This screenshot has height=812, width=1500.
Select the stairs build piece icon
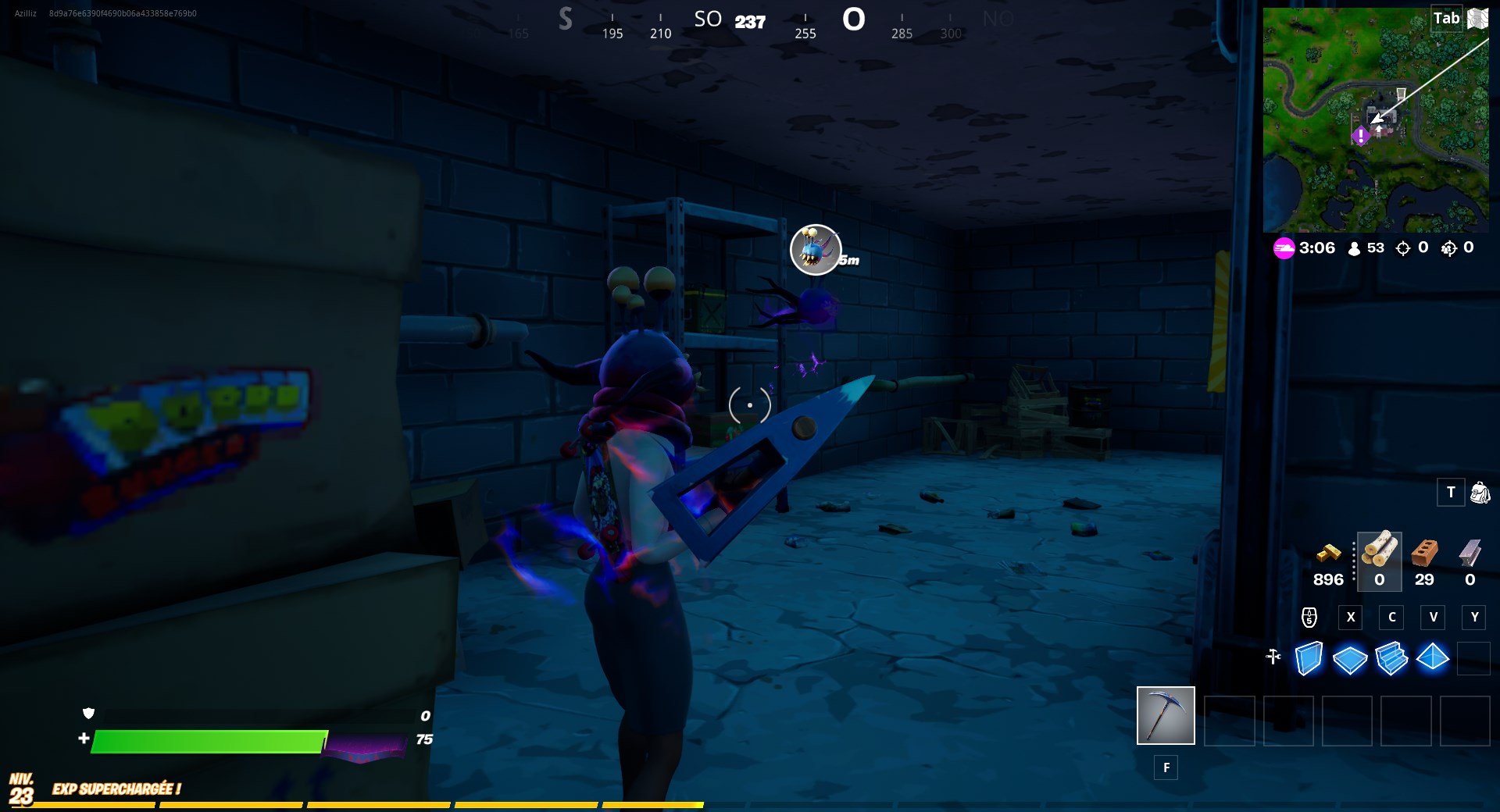point(1393,660)
